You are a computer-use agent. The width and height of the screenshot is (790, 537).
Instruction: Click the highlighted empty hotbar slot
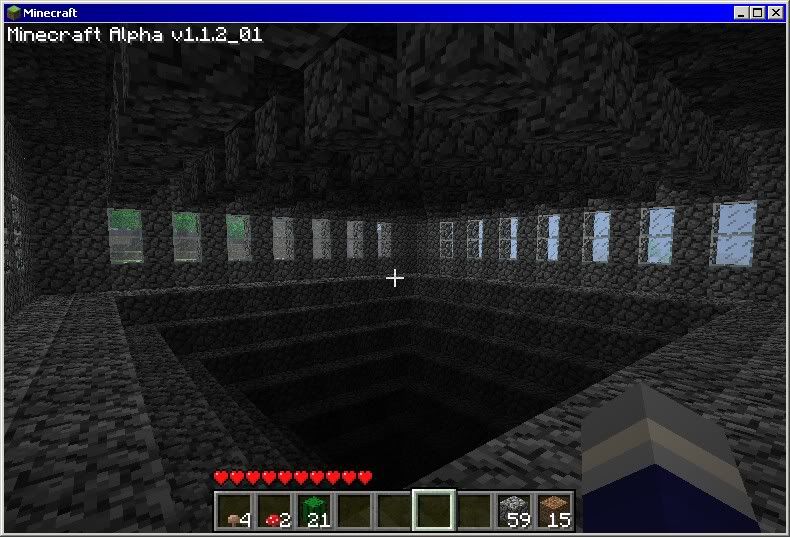click(x=434, y=510)
